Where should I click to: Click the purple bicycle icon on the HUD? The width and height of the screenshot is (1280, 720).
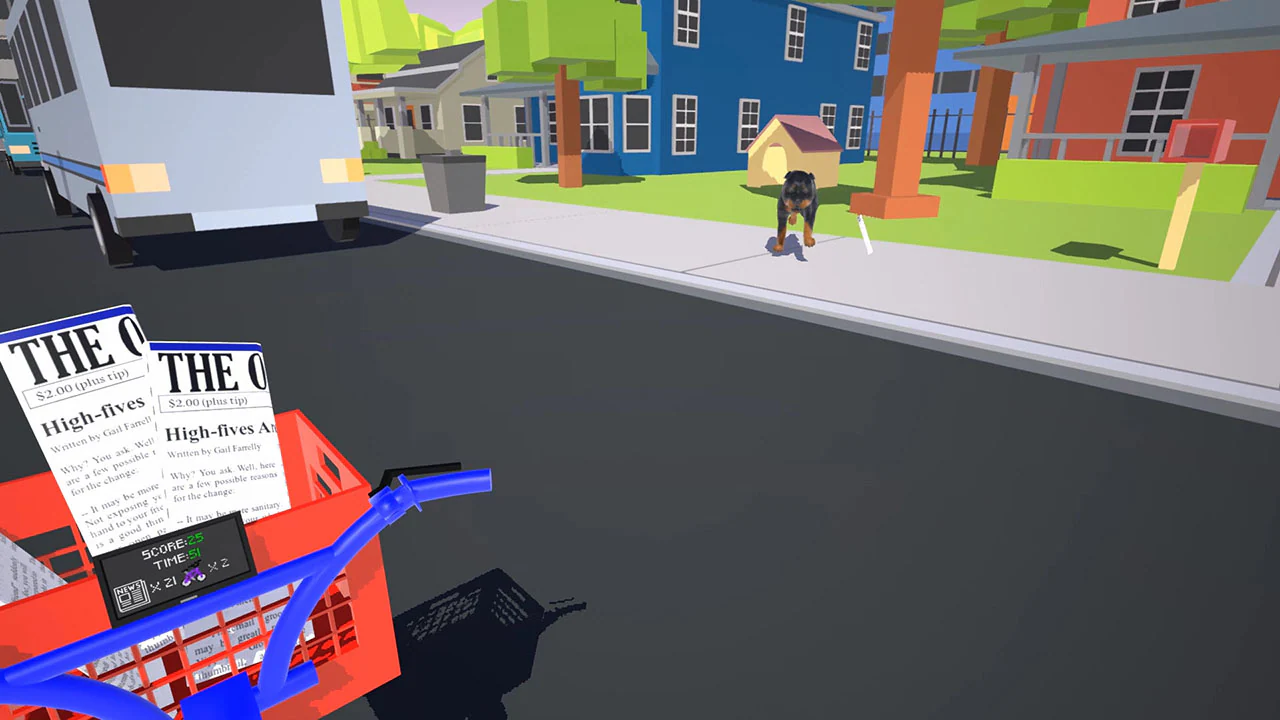pyautogui.click(x=192, y=576)
